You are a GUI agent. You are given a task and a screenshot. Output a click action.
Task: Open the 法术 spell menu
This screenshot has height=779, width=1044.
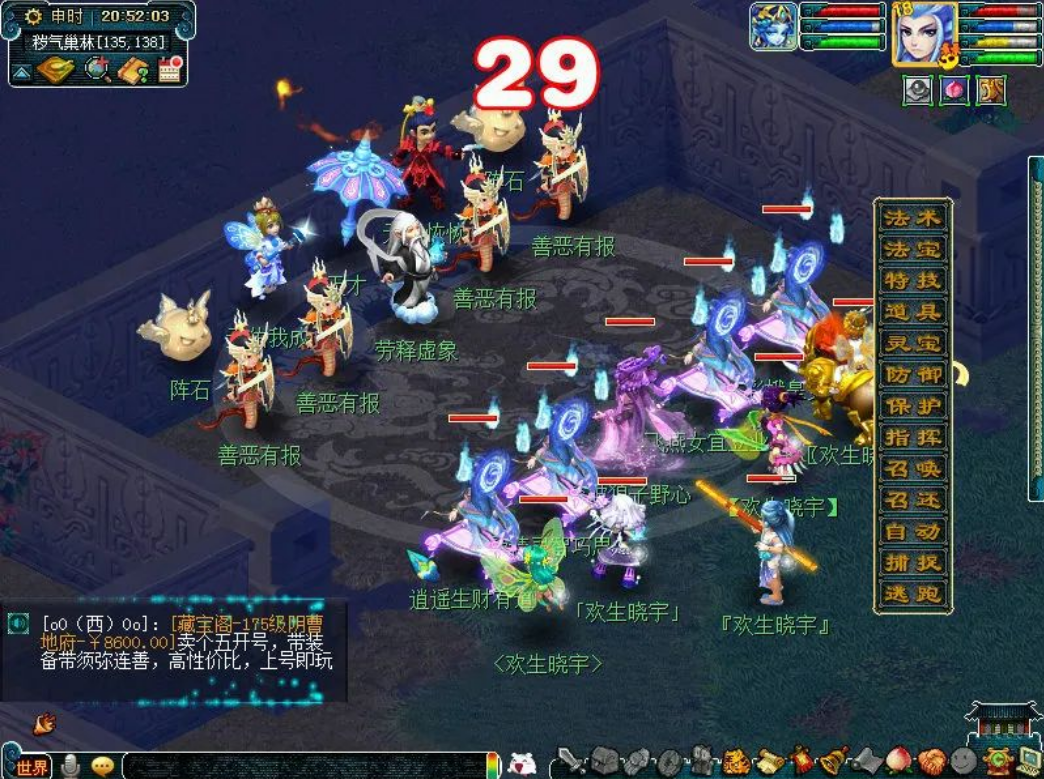[912, 218]
